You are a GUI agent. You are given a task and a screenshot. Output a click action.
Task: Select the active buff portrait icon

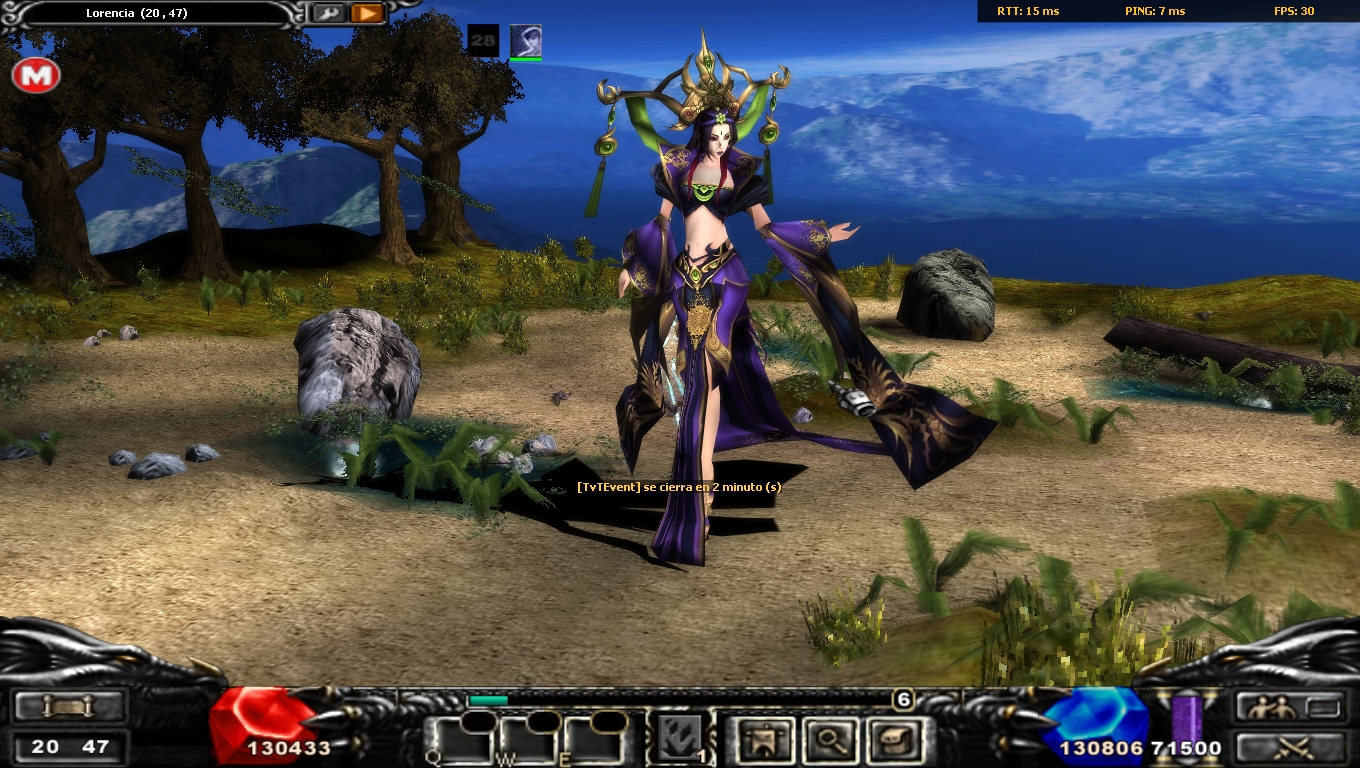pos(525,41)
